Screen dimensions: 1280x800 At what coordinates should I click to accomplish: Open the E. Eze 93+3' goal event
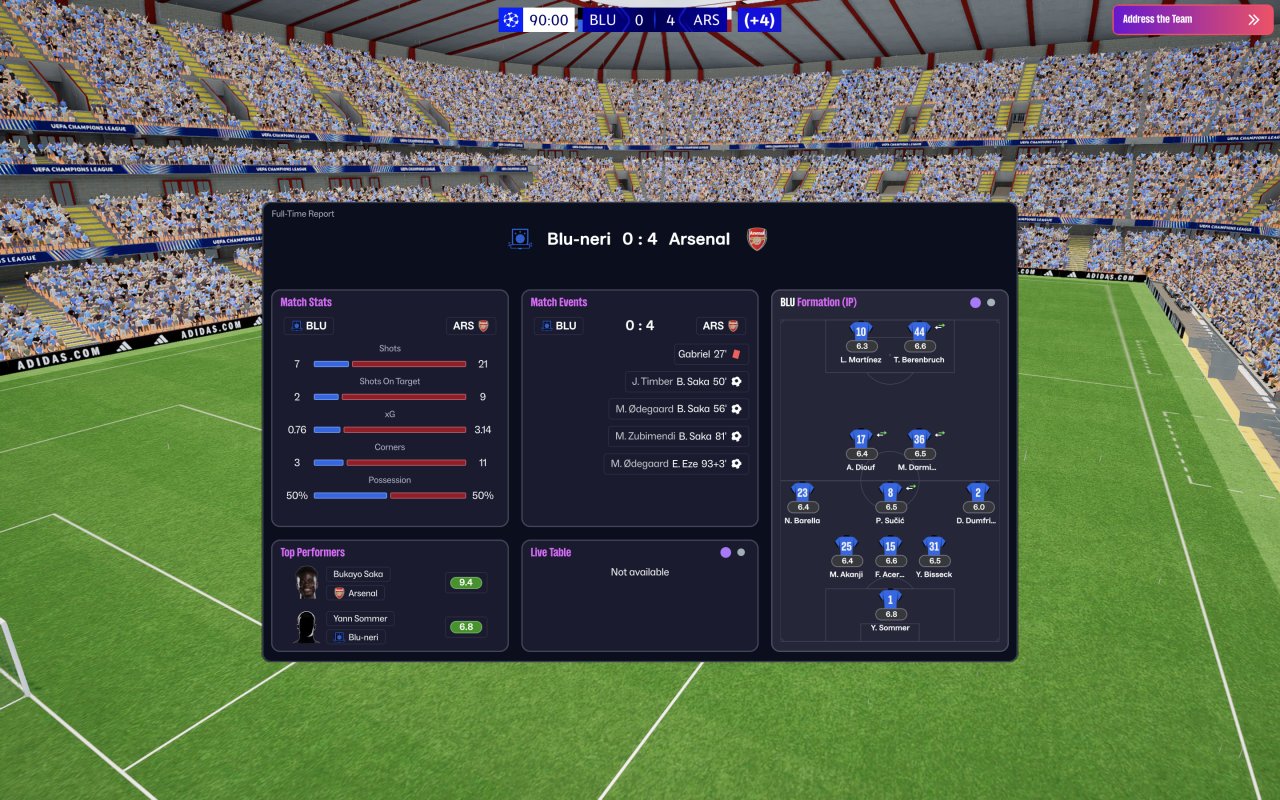tap(676, 463)
